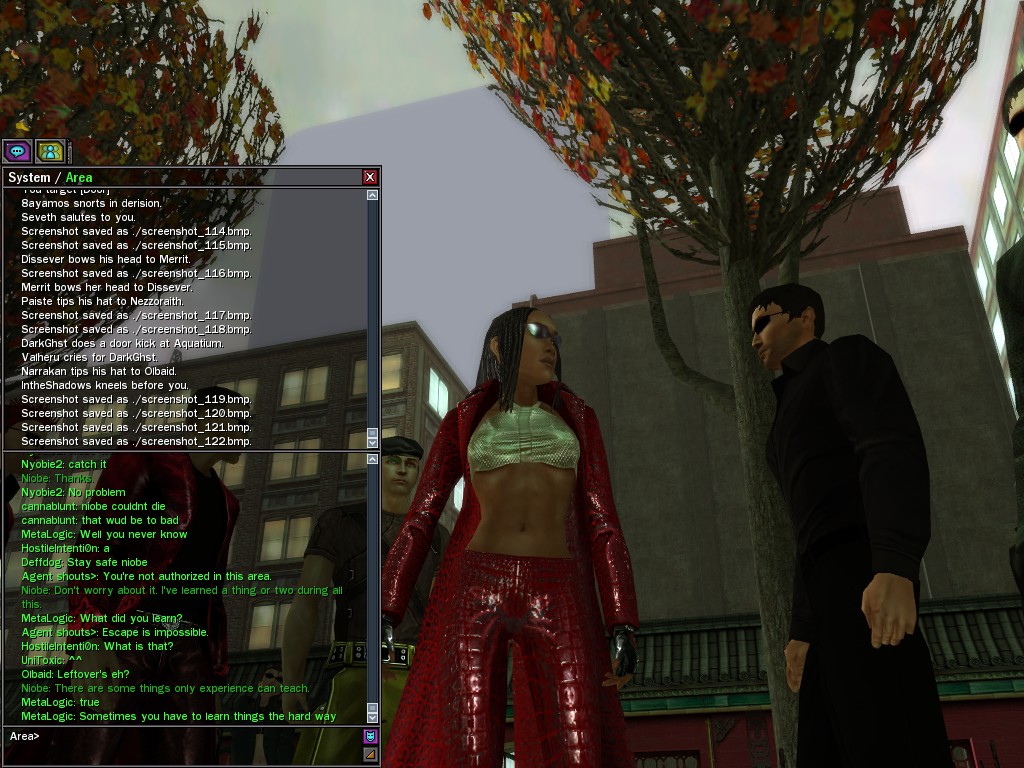Click the System log scroll-up arrow

[373, 195]
